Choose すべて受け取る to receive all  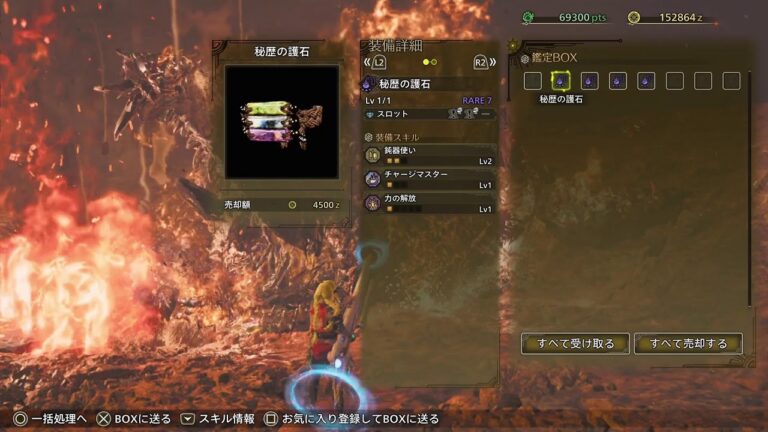pos(575,344)
